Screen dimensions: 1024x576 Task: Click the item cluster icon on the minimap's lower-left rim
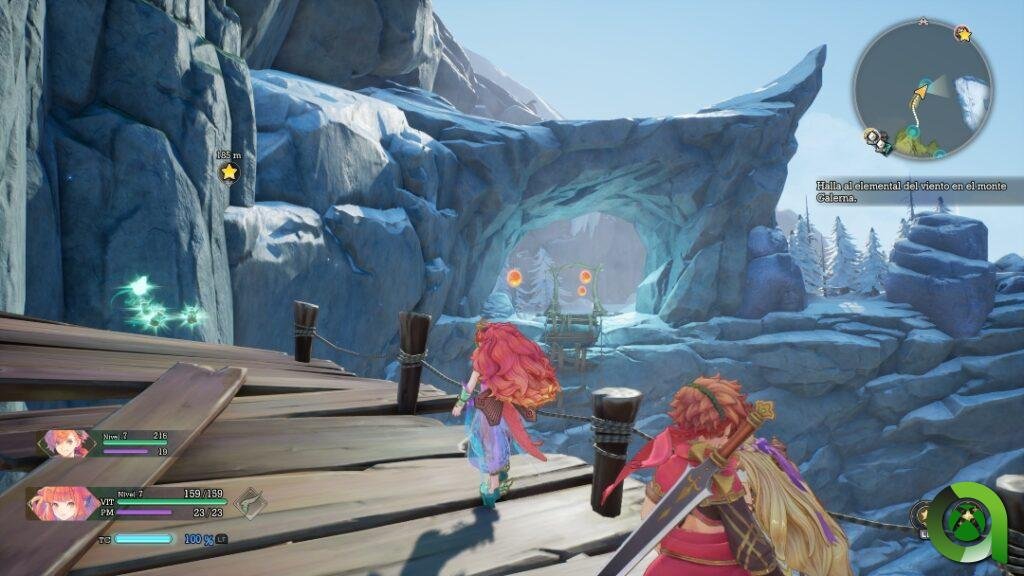875,139
